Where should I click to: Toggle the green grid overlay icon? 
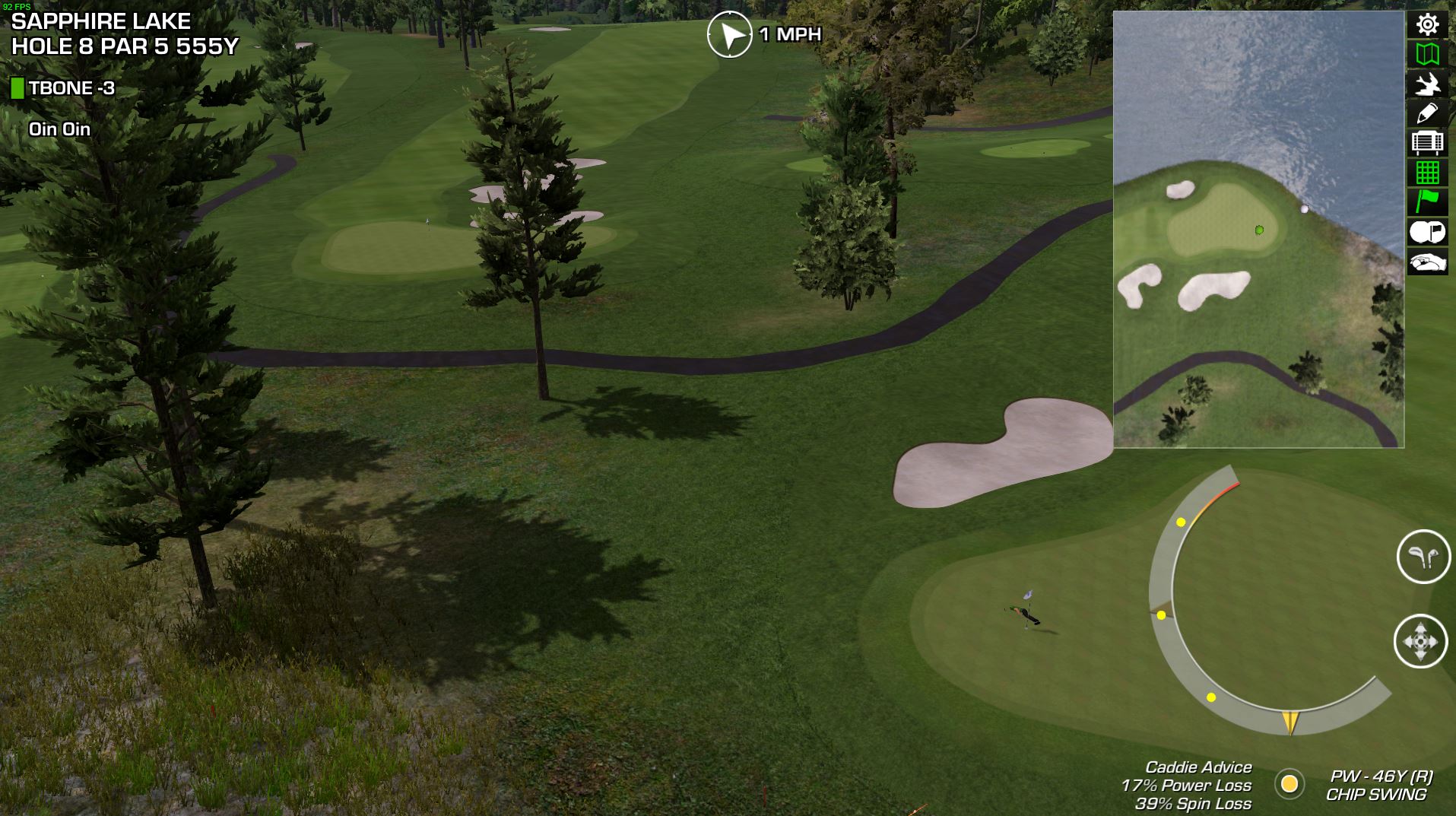pos(1427,173)
